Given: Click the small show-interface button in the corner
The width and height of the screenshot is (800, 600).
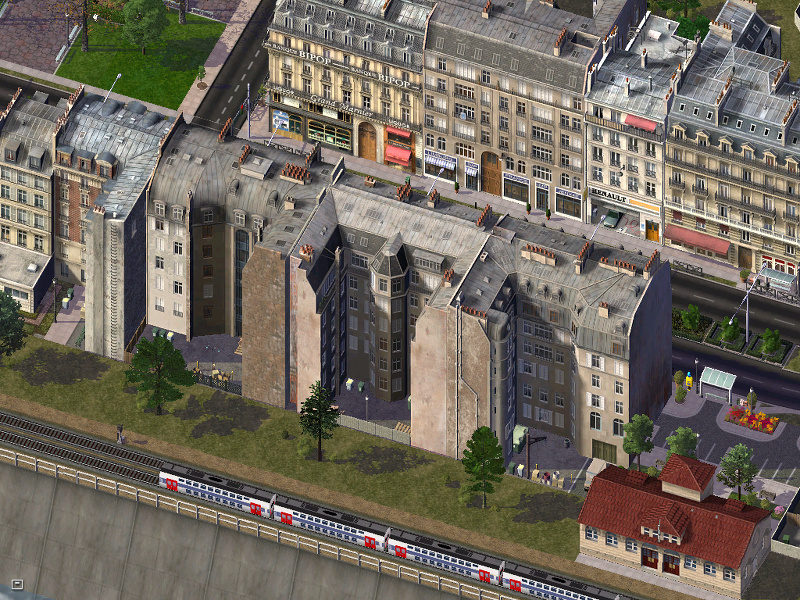Looking at the screenshot, I should 17,583.
